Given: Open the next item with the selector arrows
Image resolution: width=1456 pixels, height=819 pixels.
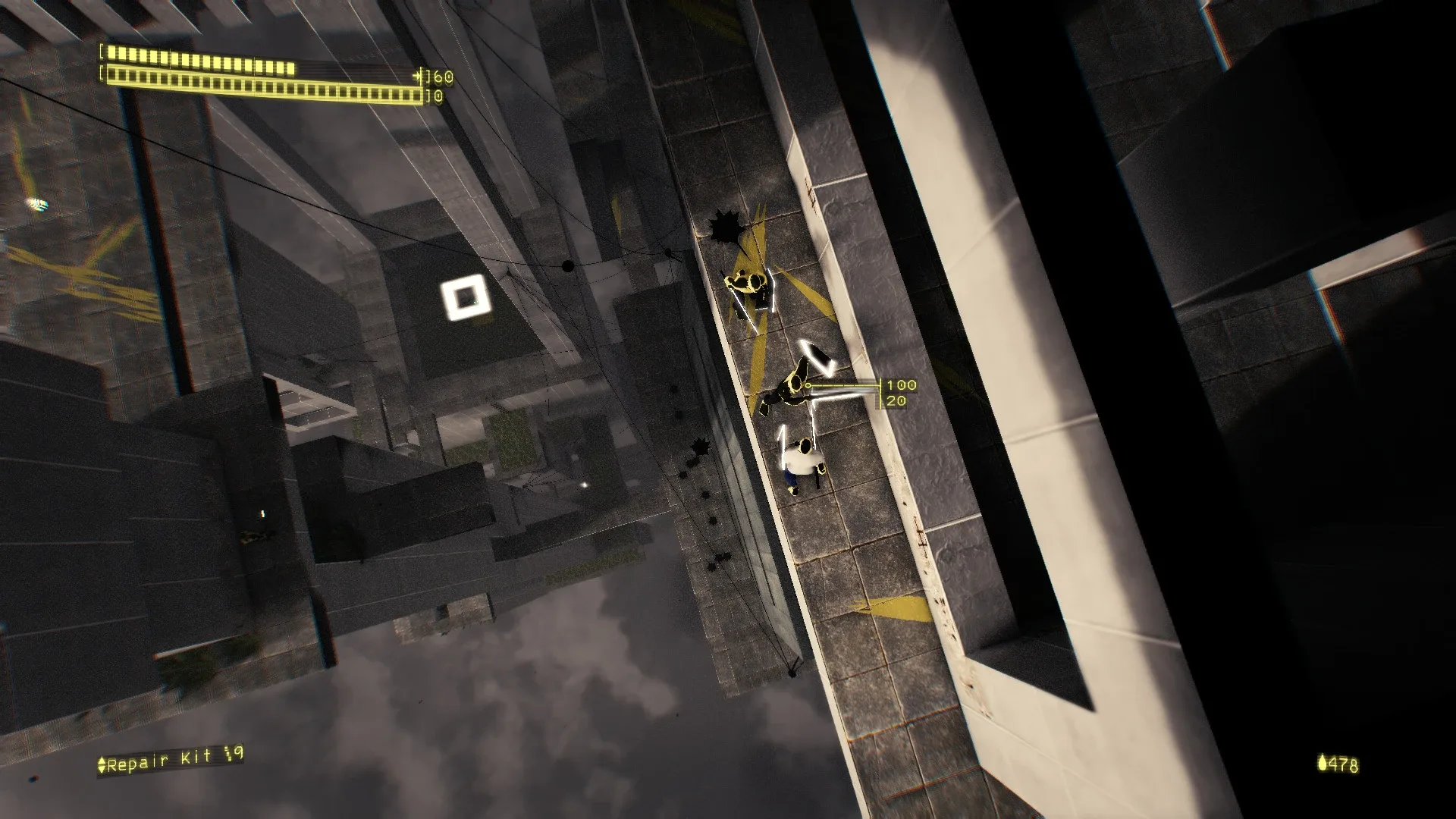Looking at the screenshot, I should [101, 764].
